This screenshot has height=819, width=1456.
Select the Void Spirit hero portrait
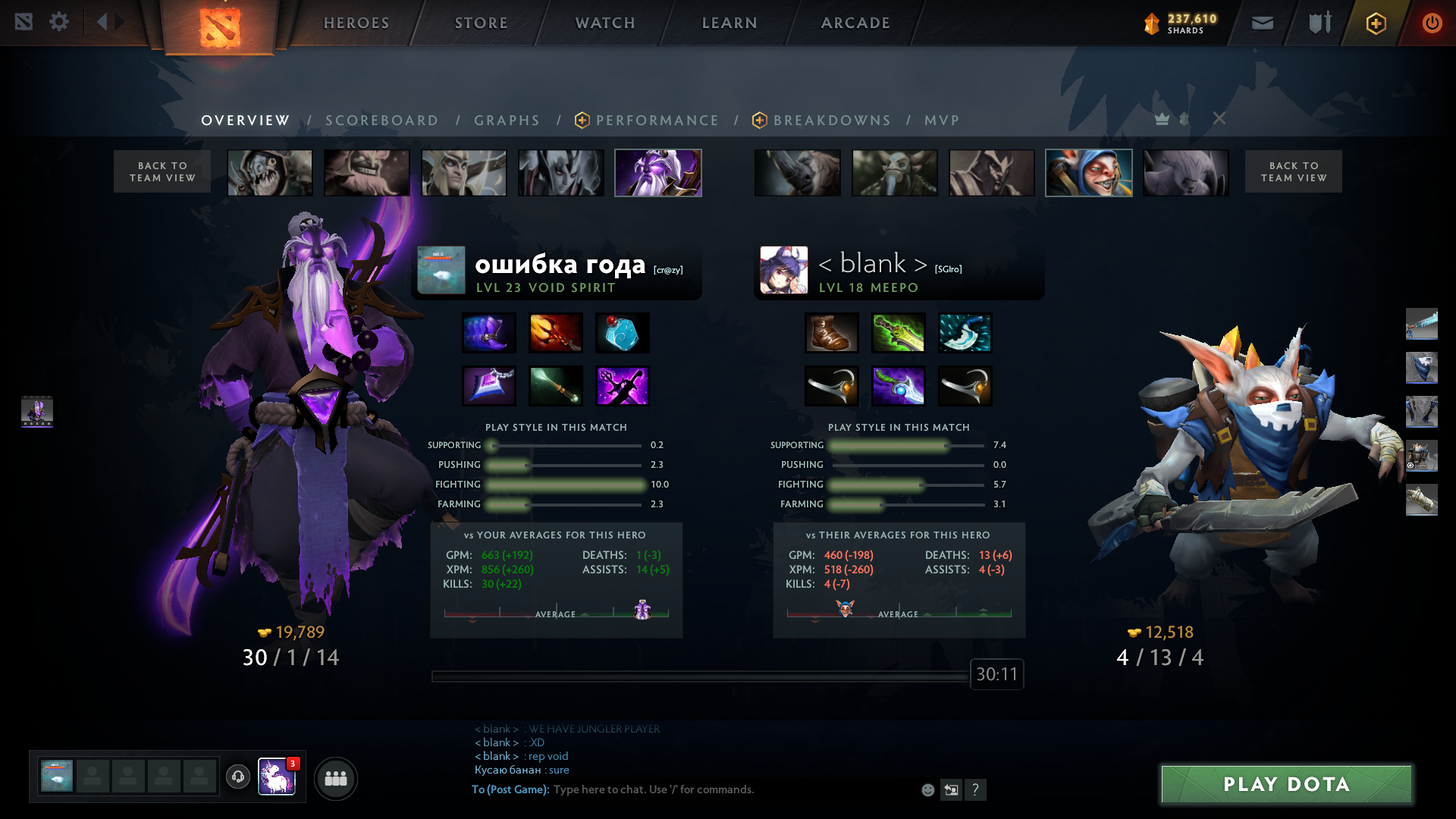(x=658, y=173)
